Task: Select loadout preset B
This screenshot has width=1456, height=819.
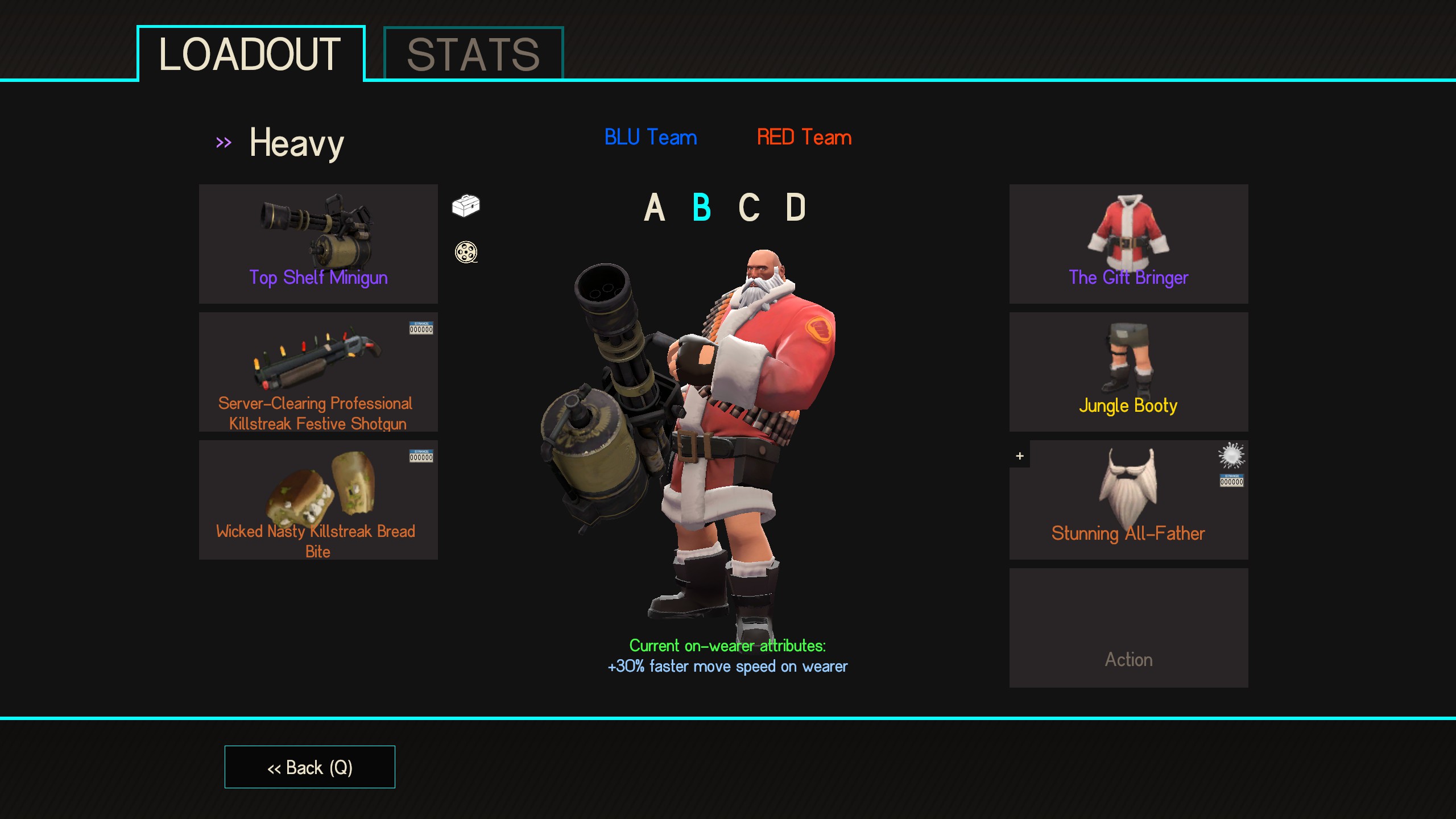Action: click(702, 207)
